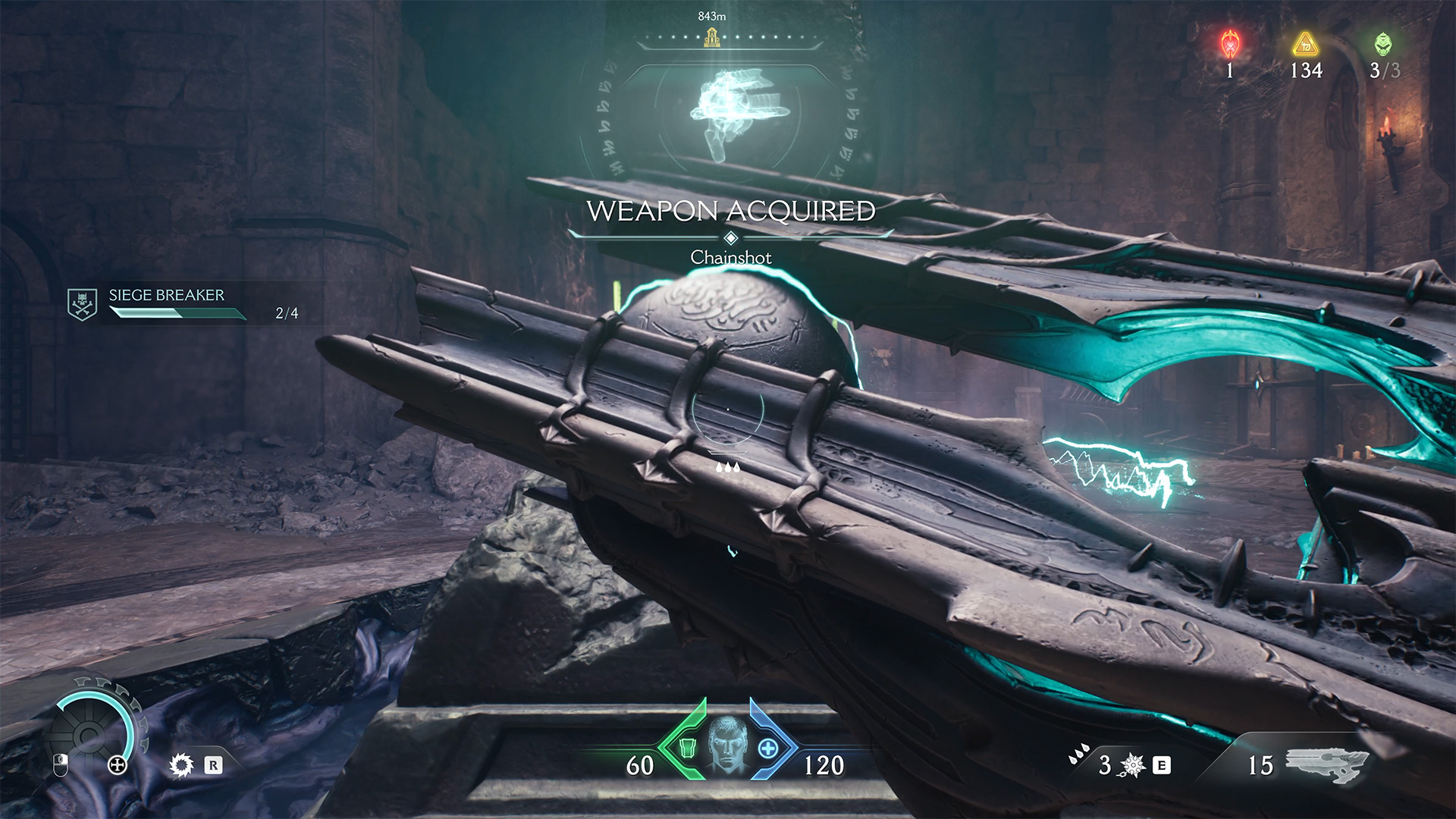Click the gold currency triangle icon

coord(1305,45)
